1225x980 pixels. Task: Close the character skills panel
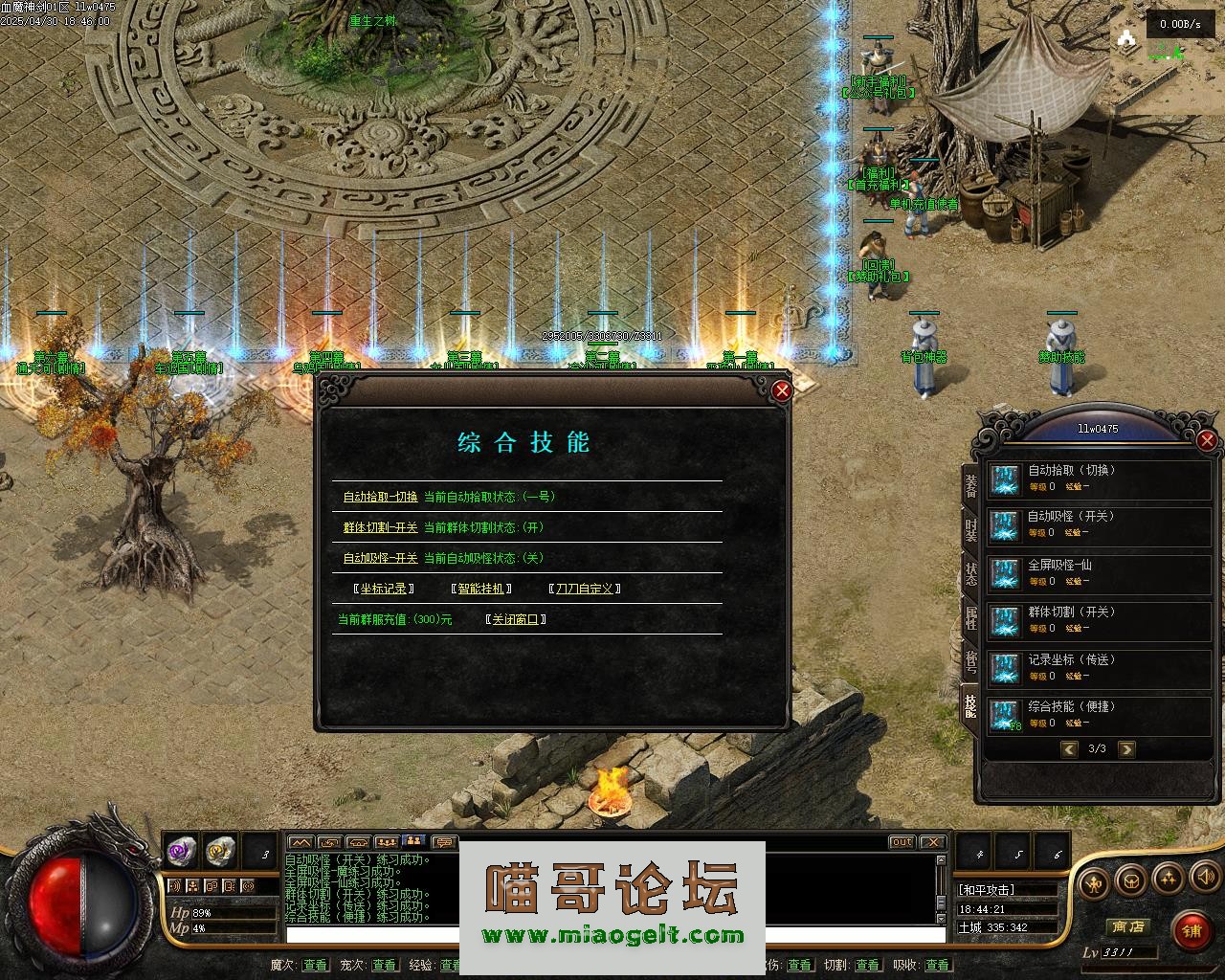click(x=1207, y=440)
